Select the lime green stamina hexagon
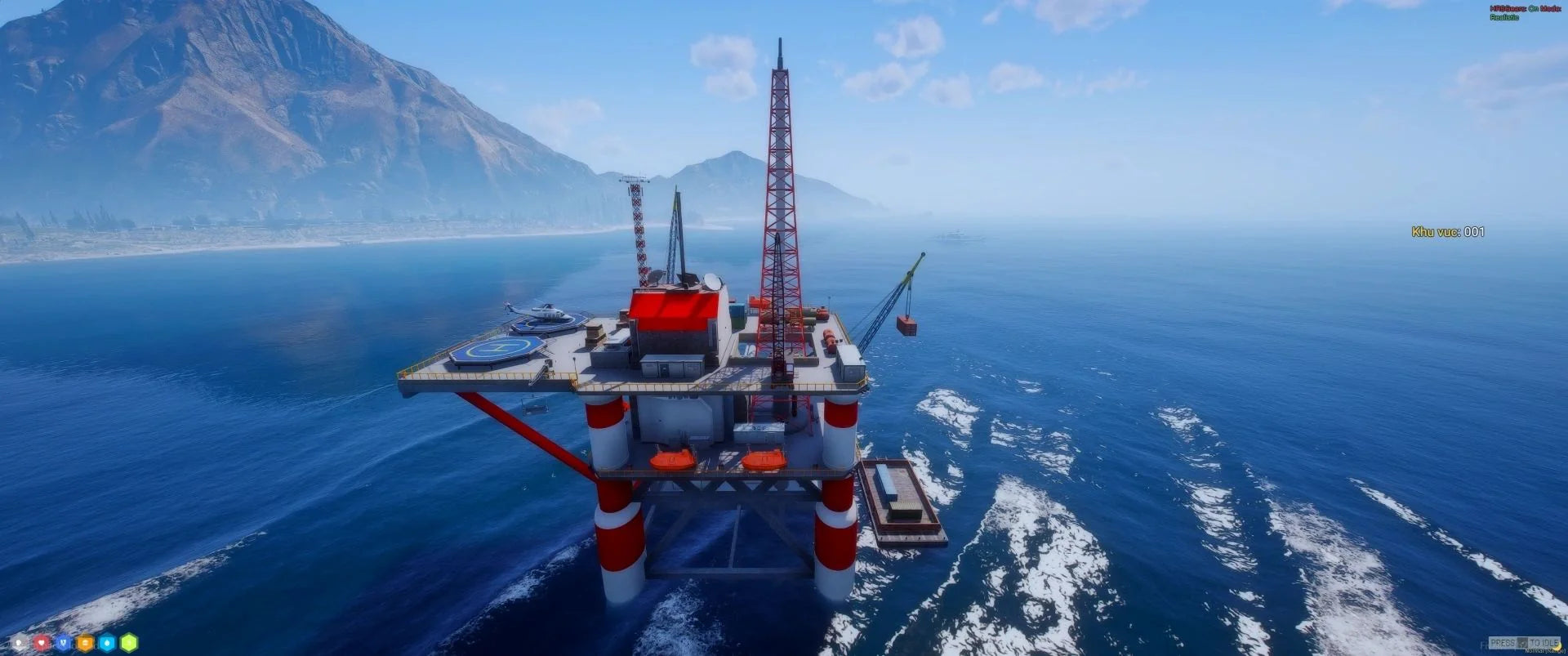The width and height of the screenshot is (1568, 656). point(129,643)
